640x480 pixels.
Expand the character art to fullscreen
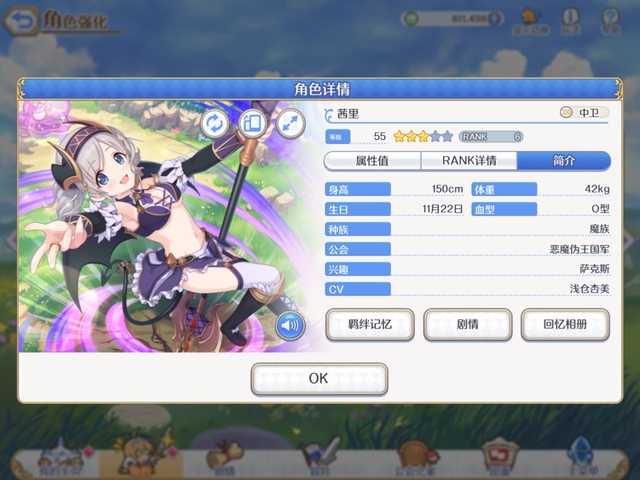pyautogui.click(x=290, y=123)
